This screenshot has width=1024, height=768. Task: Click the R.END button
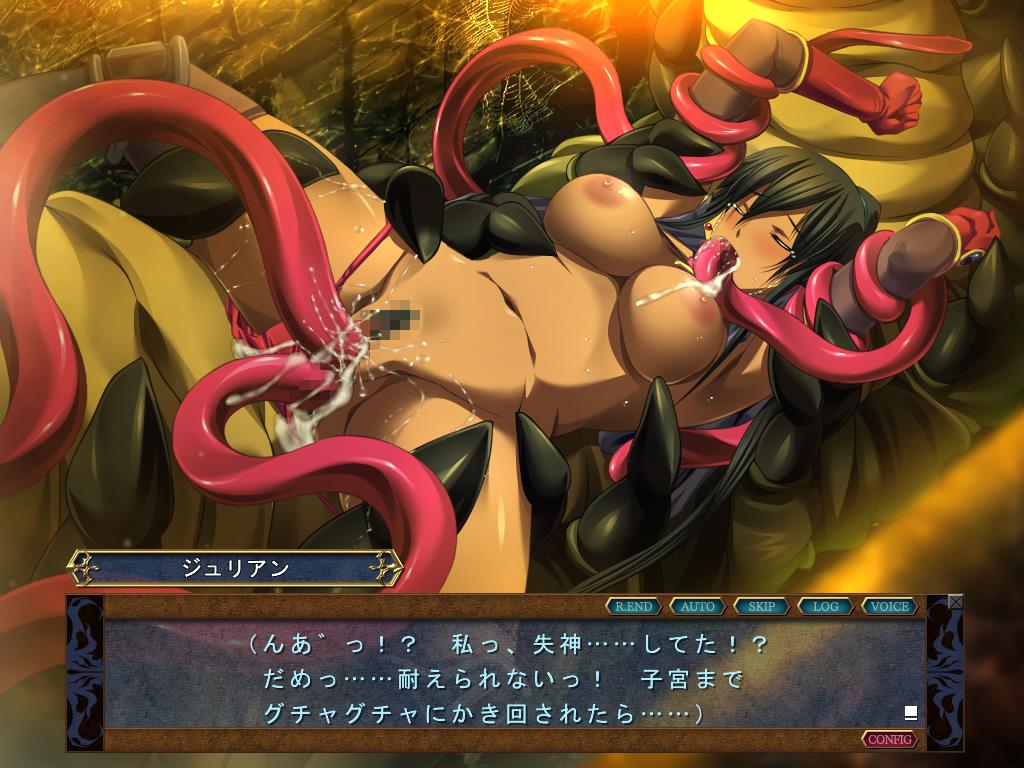pos(634,606)
